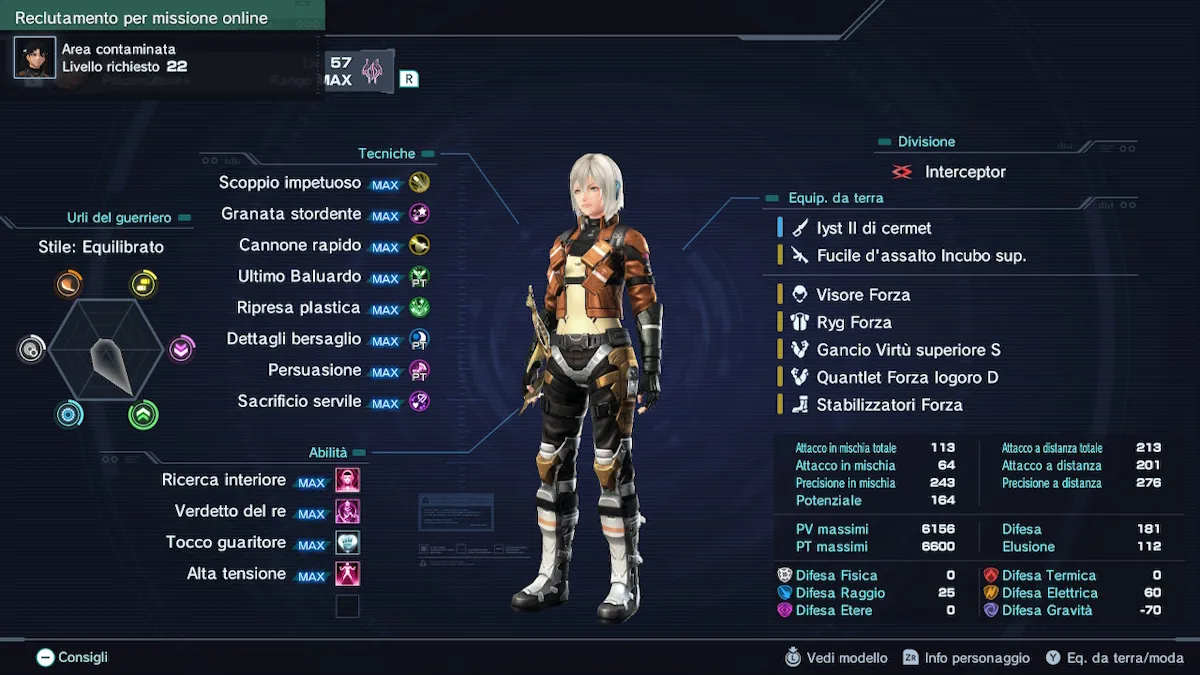The height and width of the screenshot is (675, 1200).
Task: Select the Scoppio impetuoso technique
Action: tap(290, 183)
